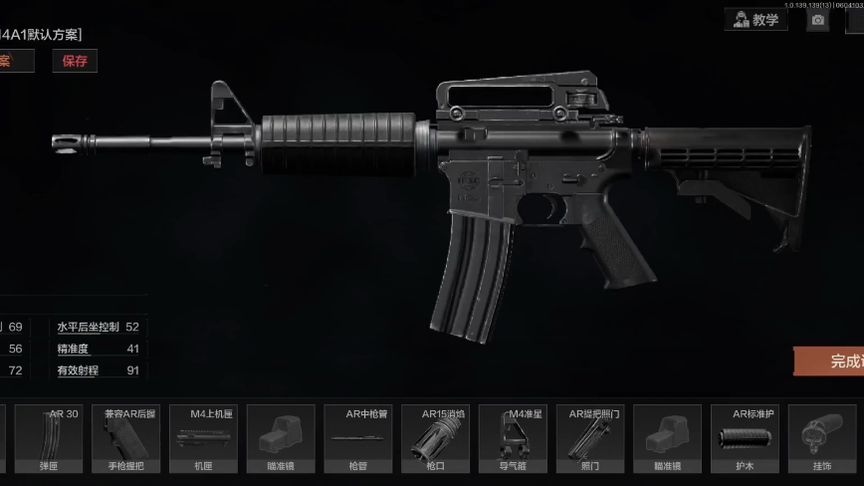
Task: Open the M4 upper receiver slot (机匣)
Action: point(203,439)
